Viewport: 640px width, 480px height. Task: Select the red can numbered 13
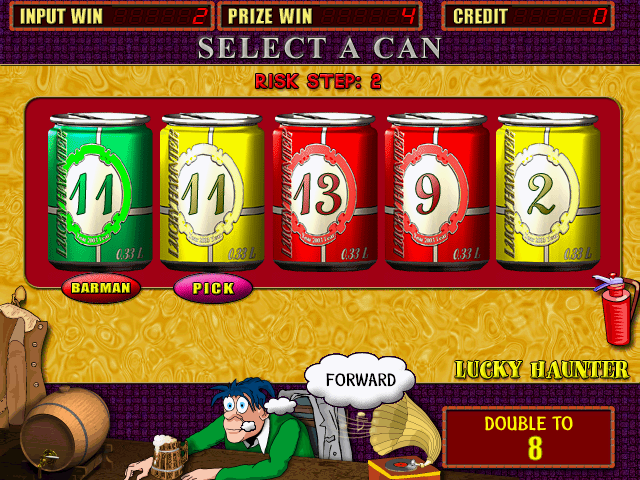tap(324, 193)
